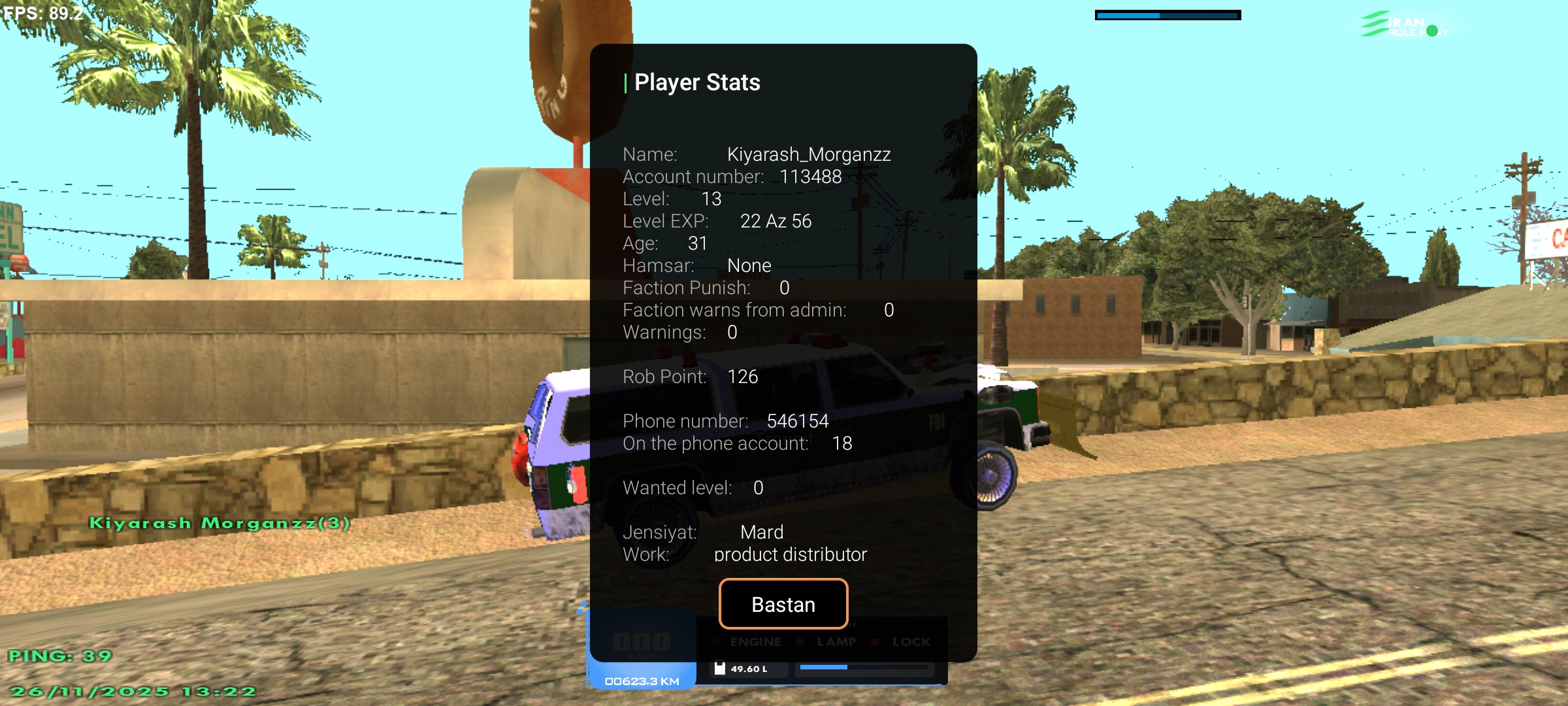Click the Rob Point value 126
The image size is (1568, 706).
point(742,377)
